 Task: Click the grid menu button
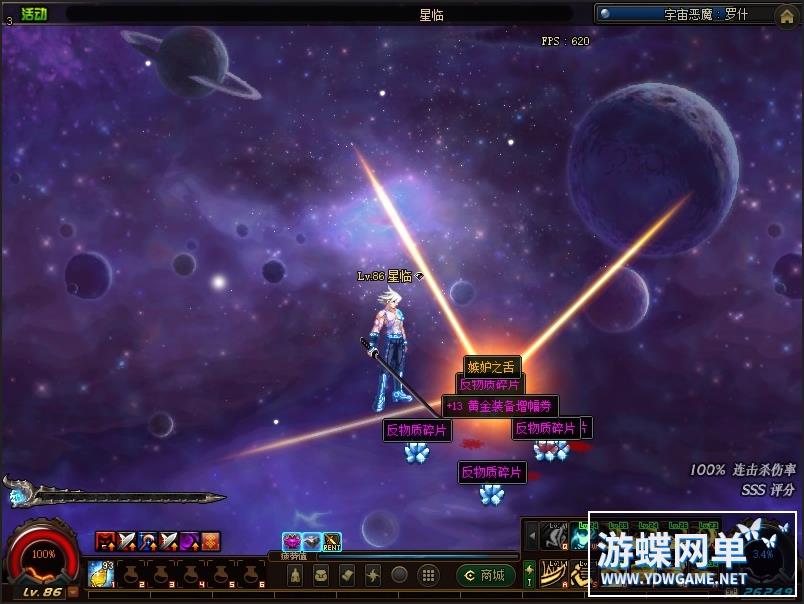point(427,575)
